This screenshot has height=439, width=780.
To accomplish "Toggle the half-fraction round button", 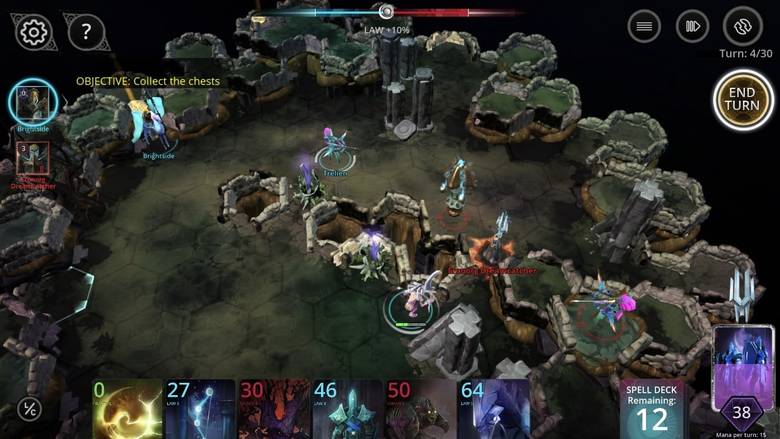I will tap(31, 409).
